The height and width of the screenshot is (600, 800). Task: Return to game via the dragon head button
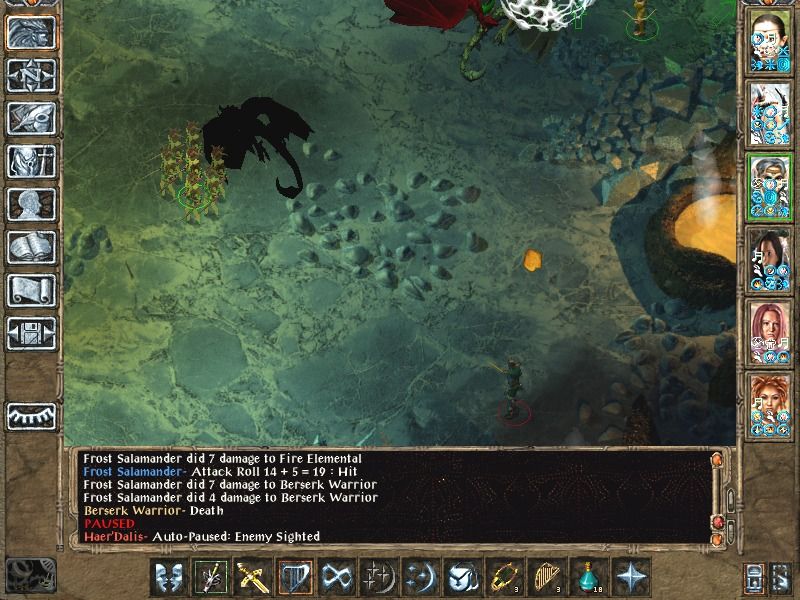(31, 32)
